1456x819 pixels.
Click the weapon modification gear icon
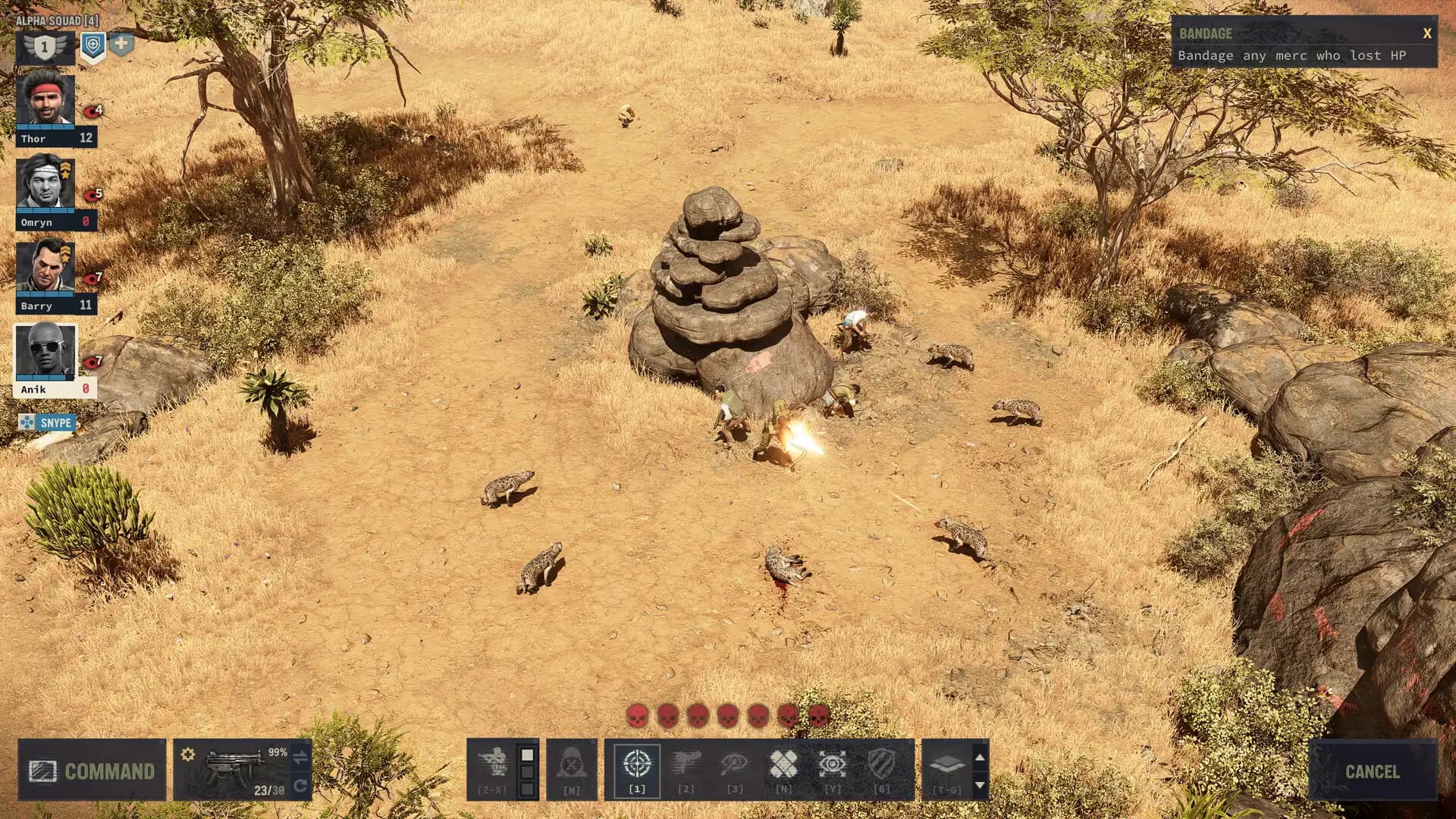coord(187,755)
